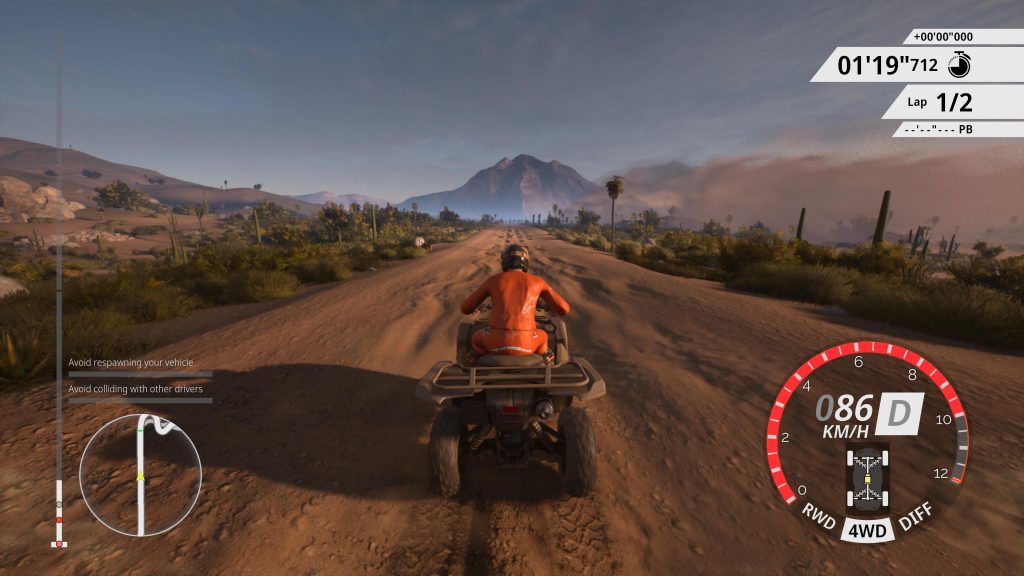Click the drivetrain chassis diagram icon

point(867,477)
